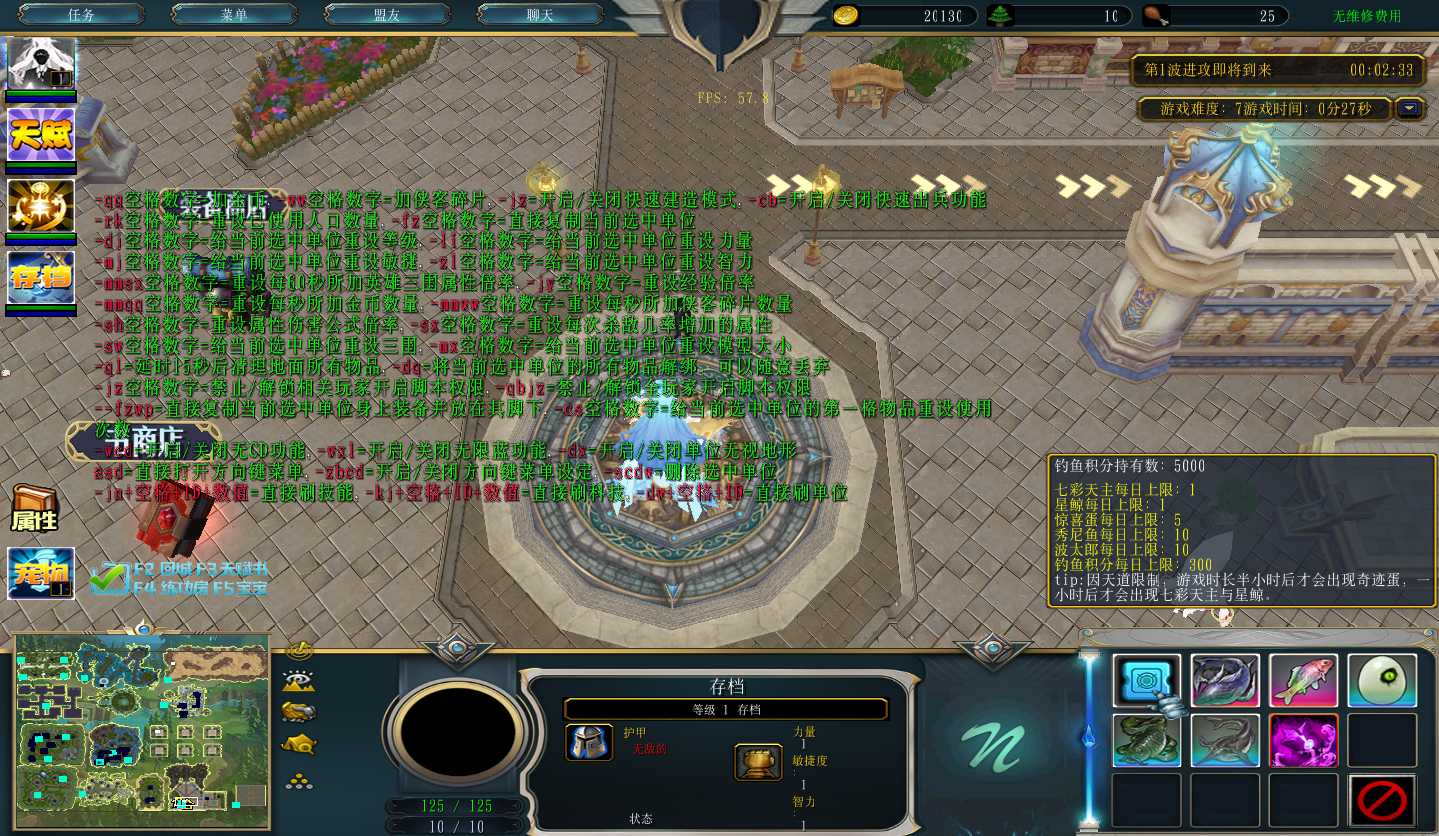The image size is (1439, 836).
Task: Click on the minimap
Action: click(142, 730)
